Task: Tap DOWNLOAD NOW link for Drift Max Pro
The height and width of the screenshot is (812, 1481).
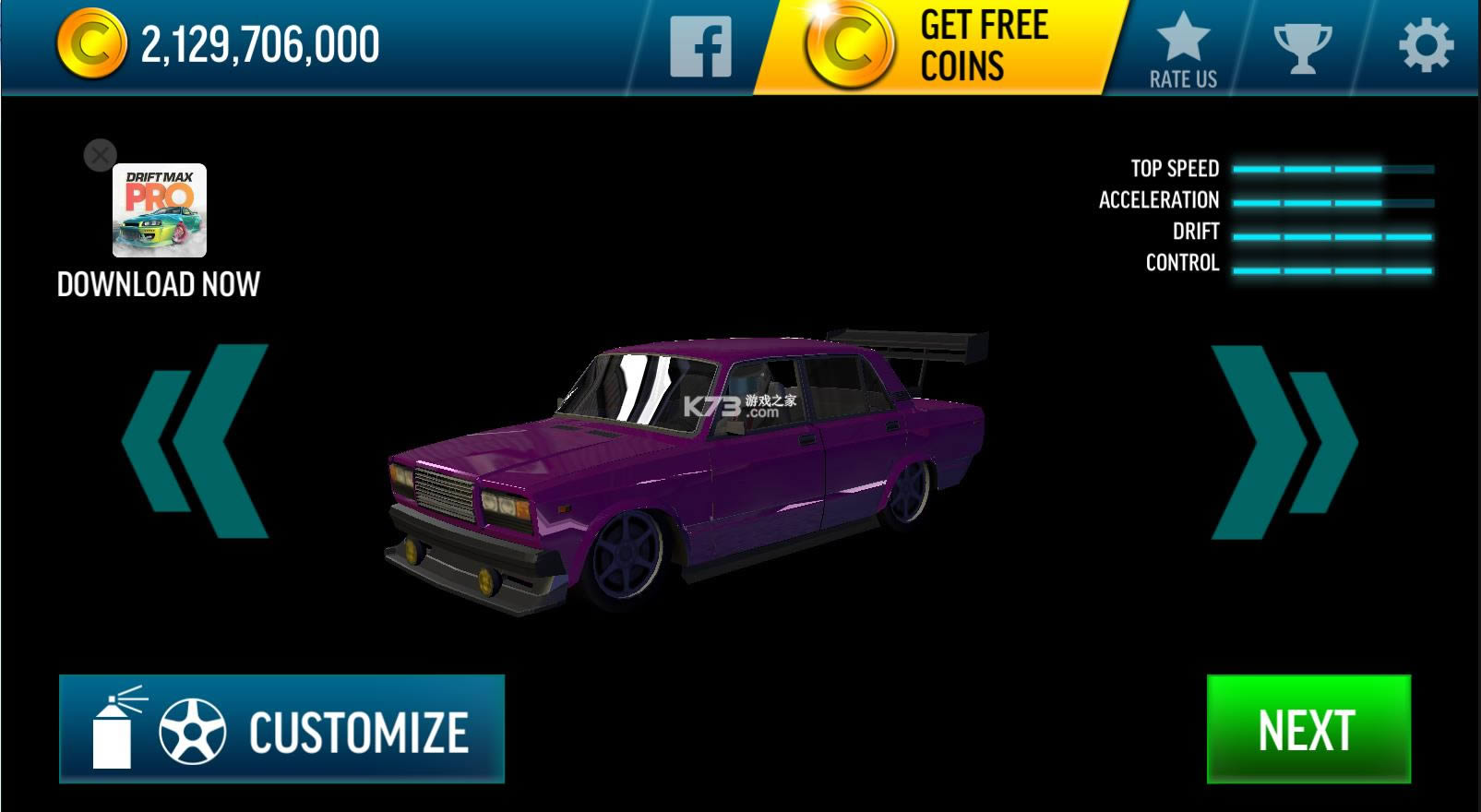Action: pos(159,284)
